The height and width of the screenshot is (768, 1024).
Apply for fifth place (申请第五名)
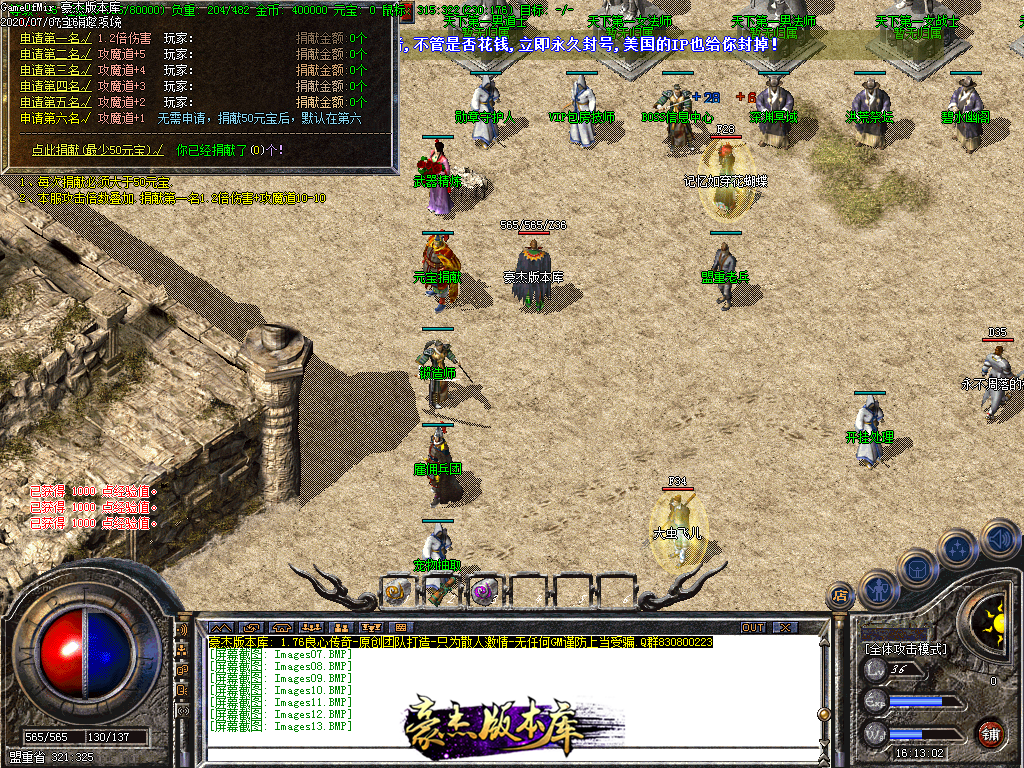click(x=56, y=102)
